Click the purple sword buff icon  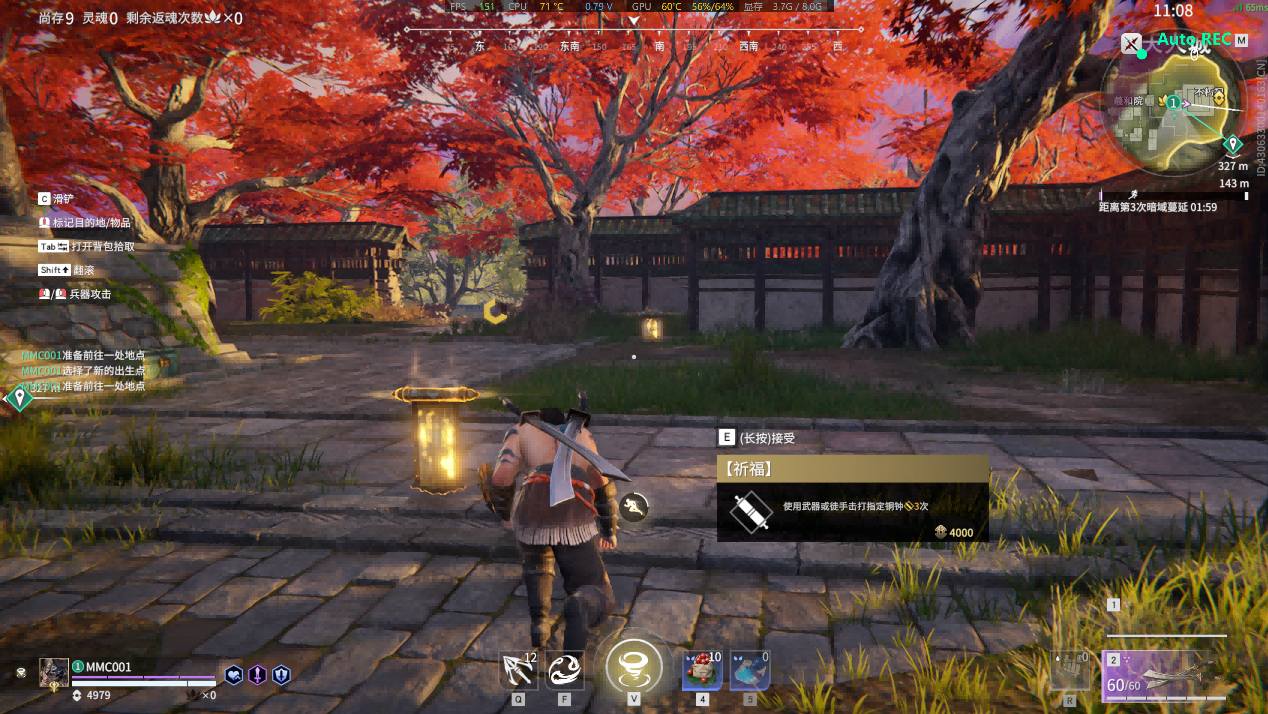click(x=257, y=675)
